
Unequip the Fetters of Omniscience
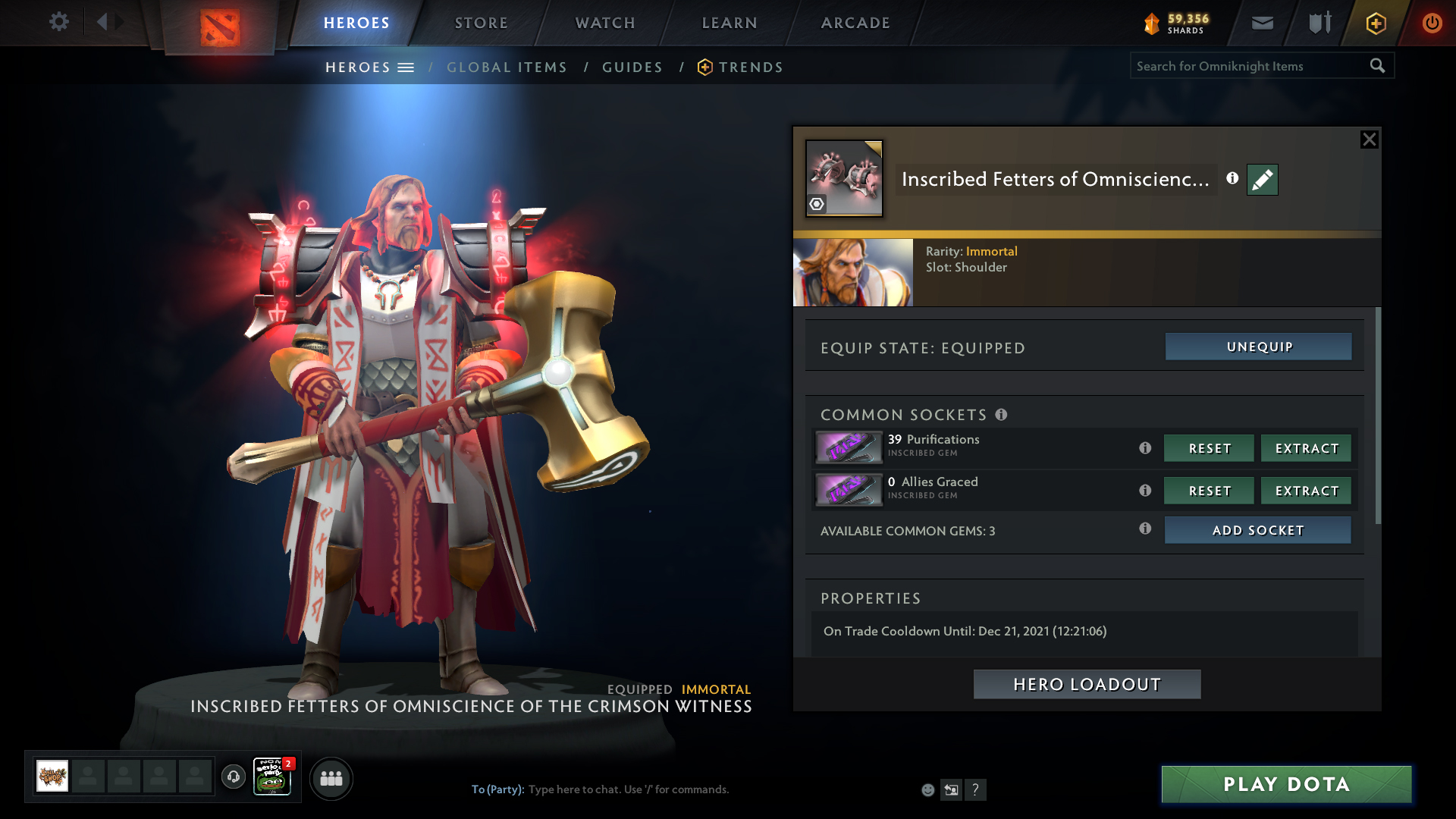(1259, 347)
